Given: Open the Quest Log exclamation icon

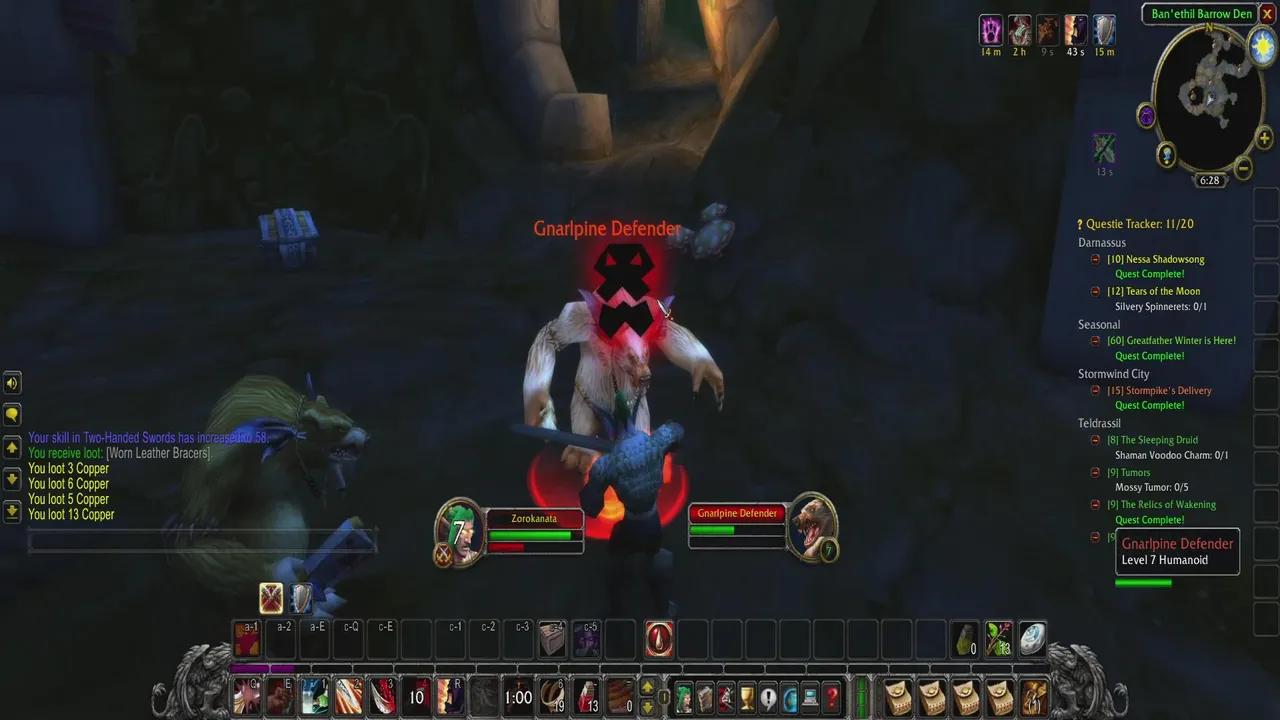Looking at the screenshot, I should 768,697.
